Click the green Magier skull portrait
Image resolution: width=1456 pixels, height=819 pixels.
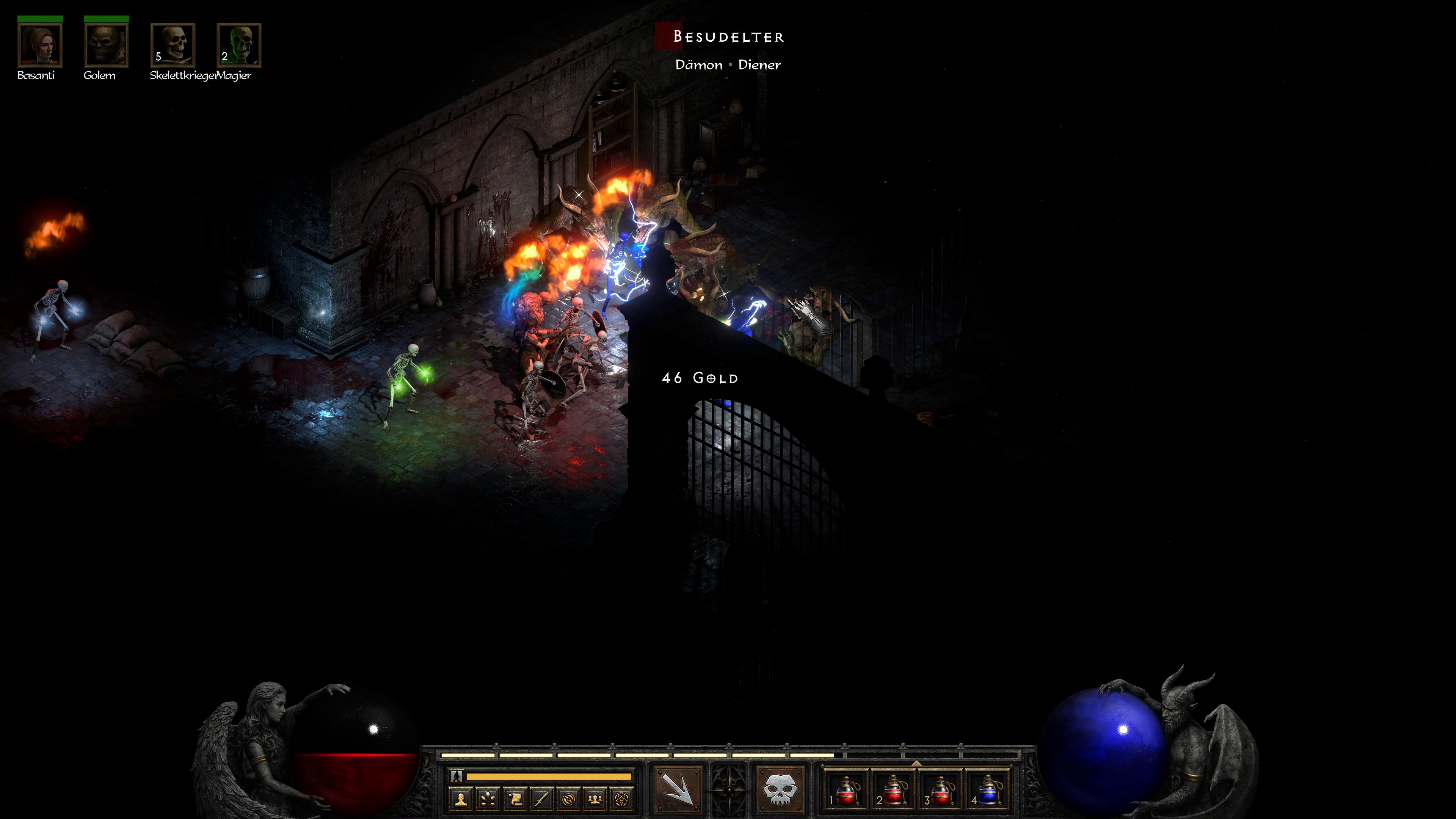[239, 45]
